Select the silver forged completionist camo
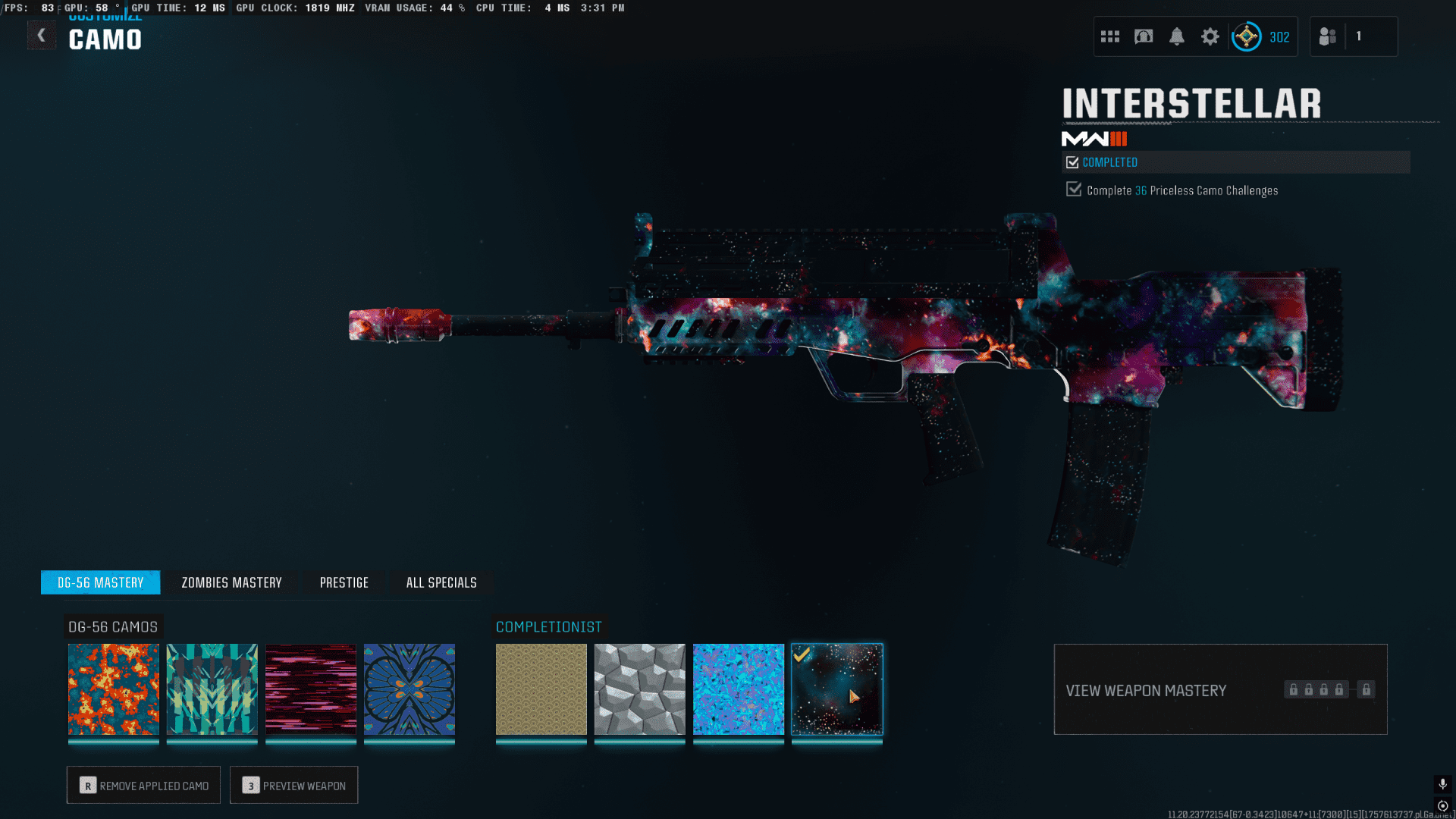1456x819 pixels. [x=640, y=689]
